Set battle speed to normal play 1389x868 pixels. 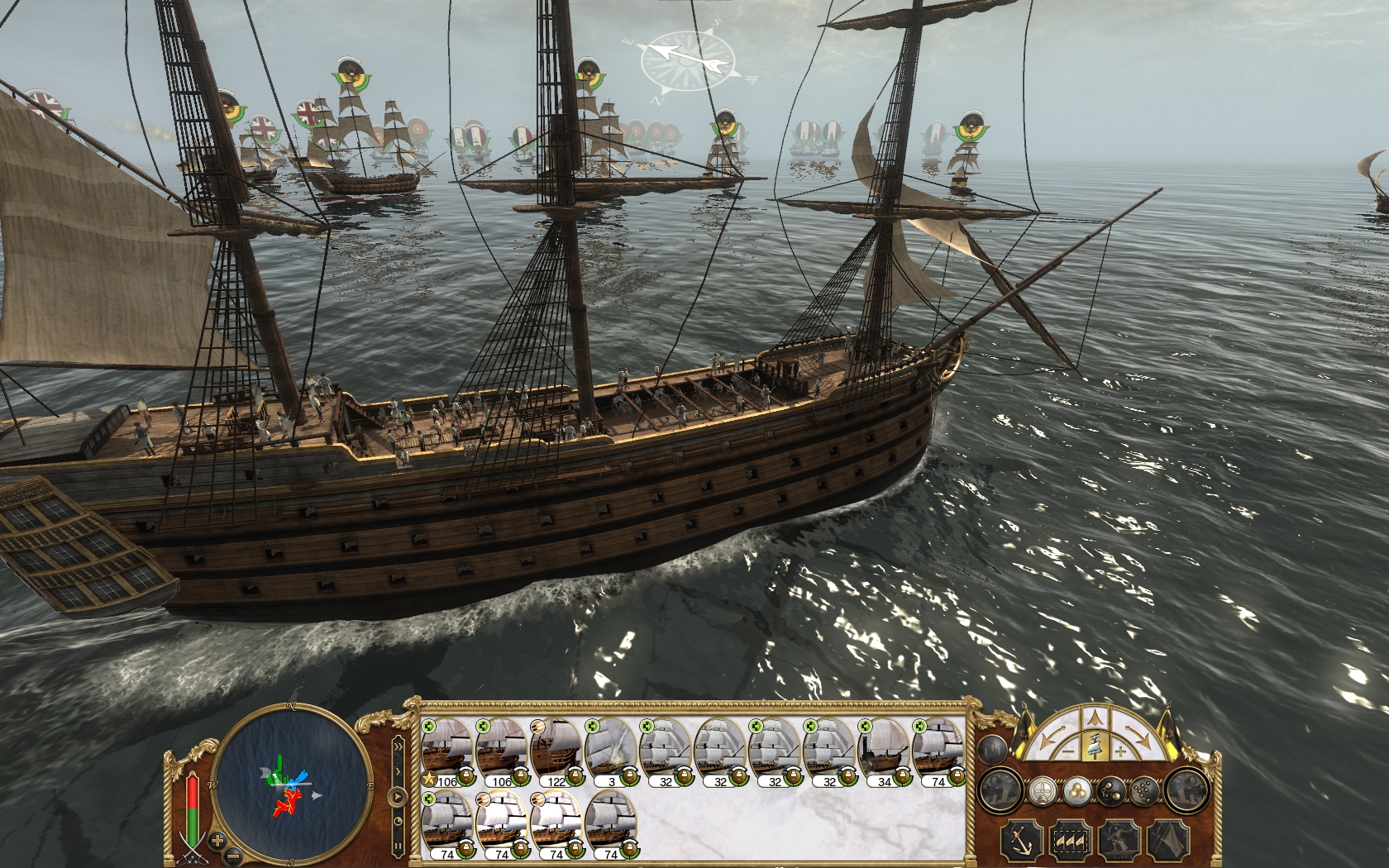pos(399,797)
